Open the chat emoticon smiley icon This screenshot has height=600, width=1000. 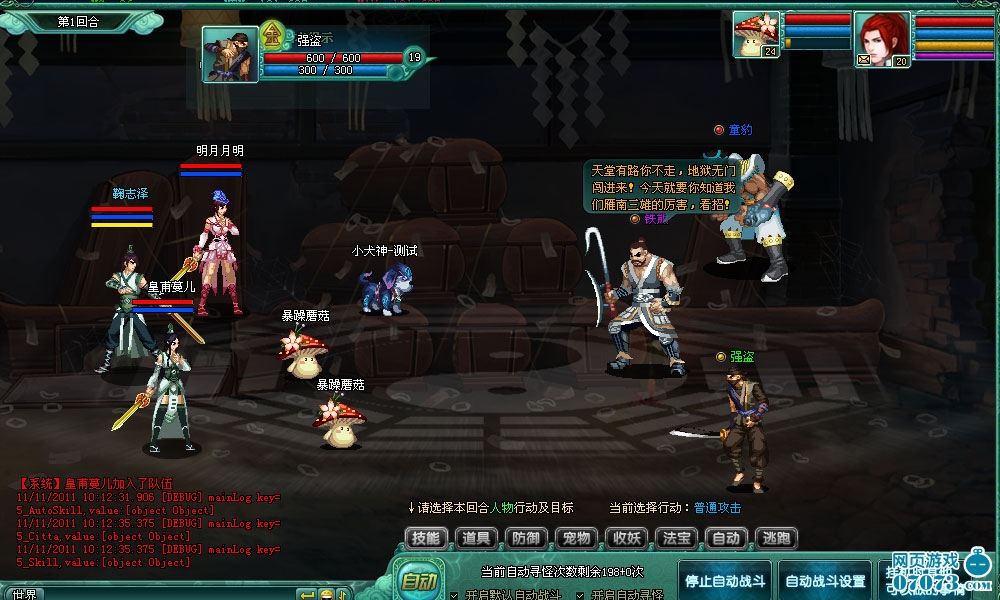[x=326, y=595]
